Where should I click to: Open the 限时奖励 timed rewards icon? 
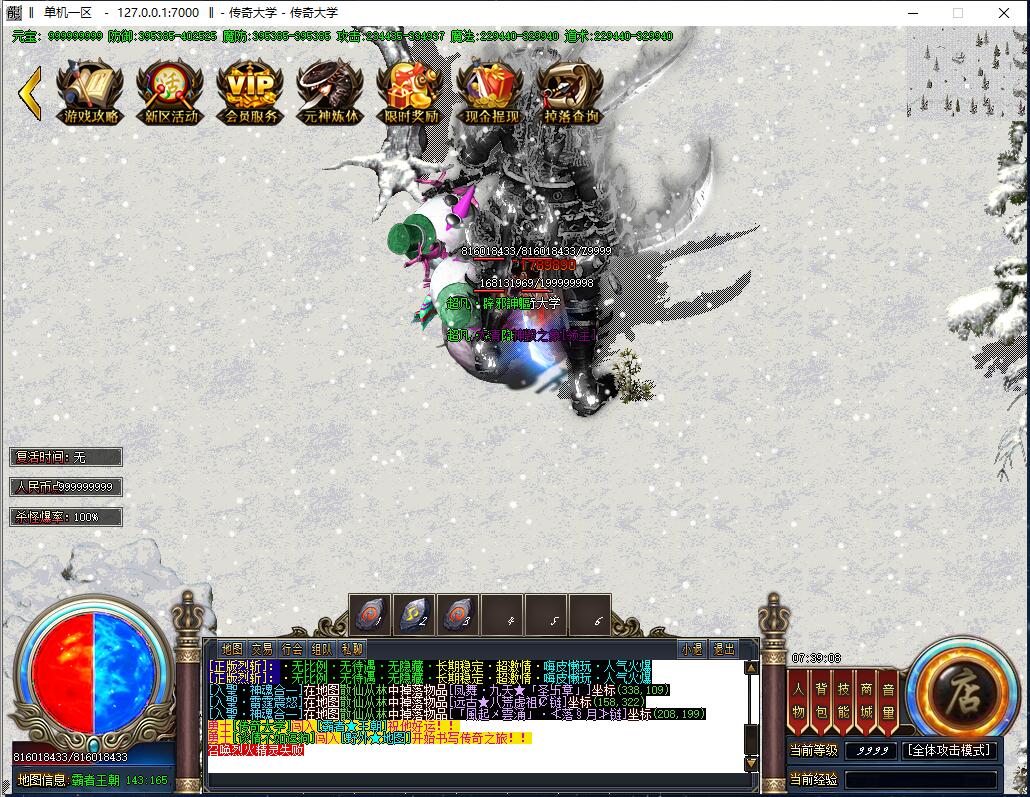click(410, 93)
